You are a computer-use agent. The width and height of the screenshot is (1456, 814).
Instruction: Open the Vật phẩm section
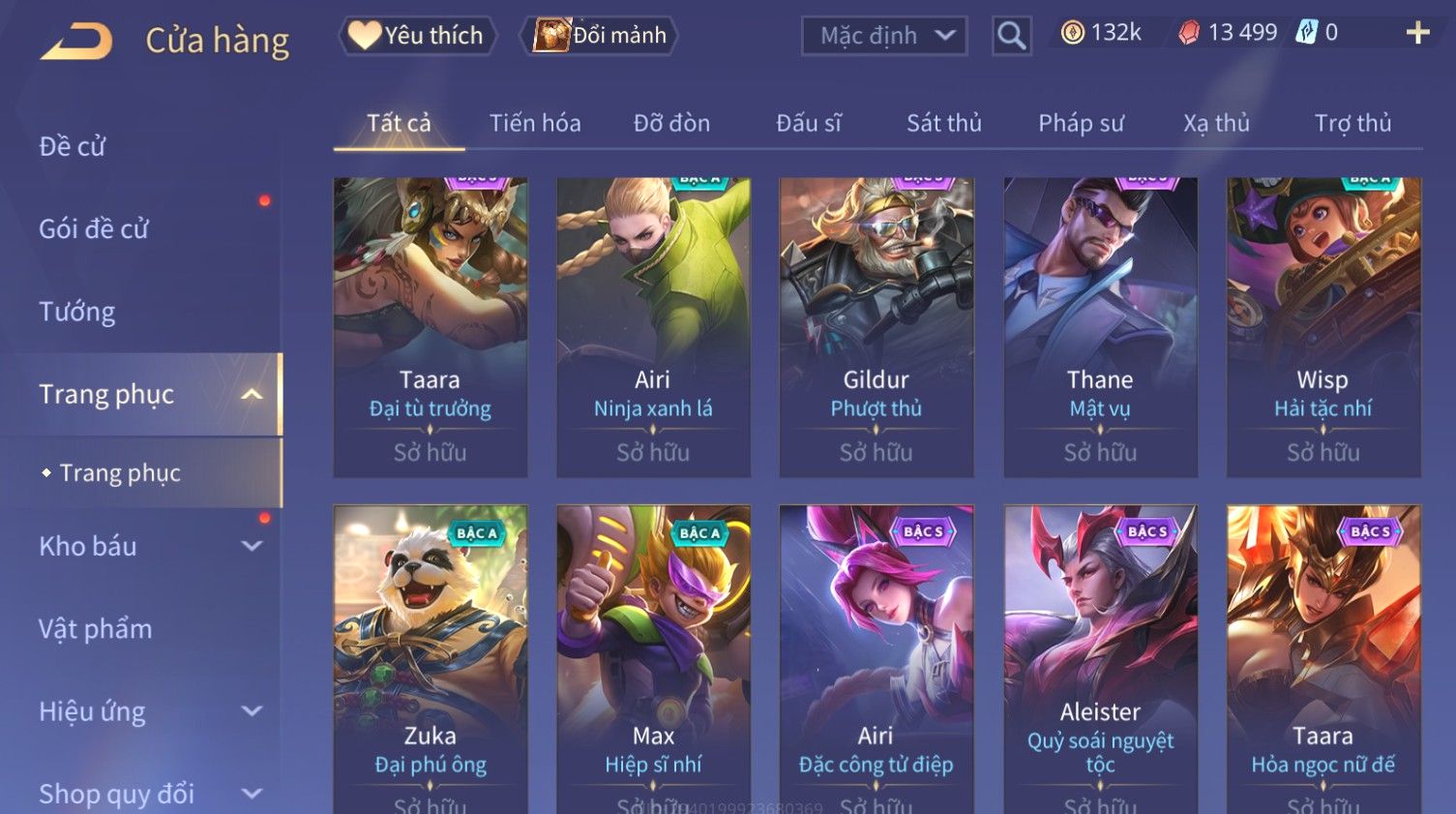(96, 629)
